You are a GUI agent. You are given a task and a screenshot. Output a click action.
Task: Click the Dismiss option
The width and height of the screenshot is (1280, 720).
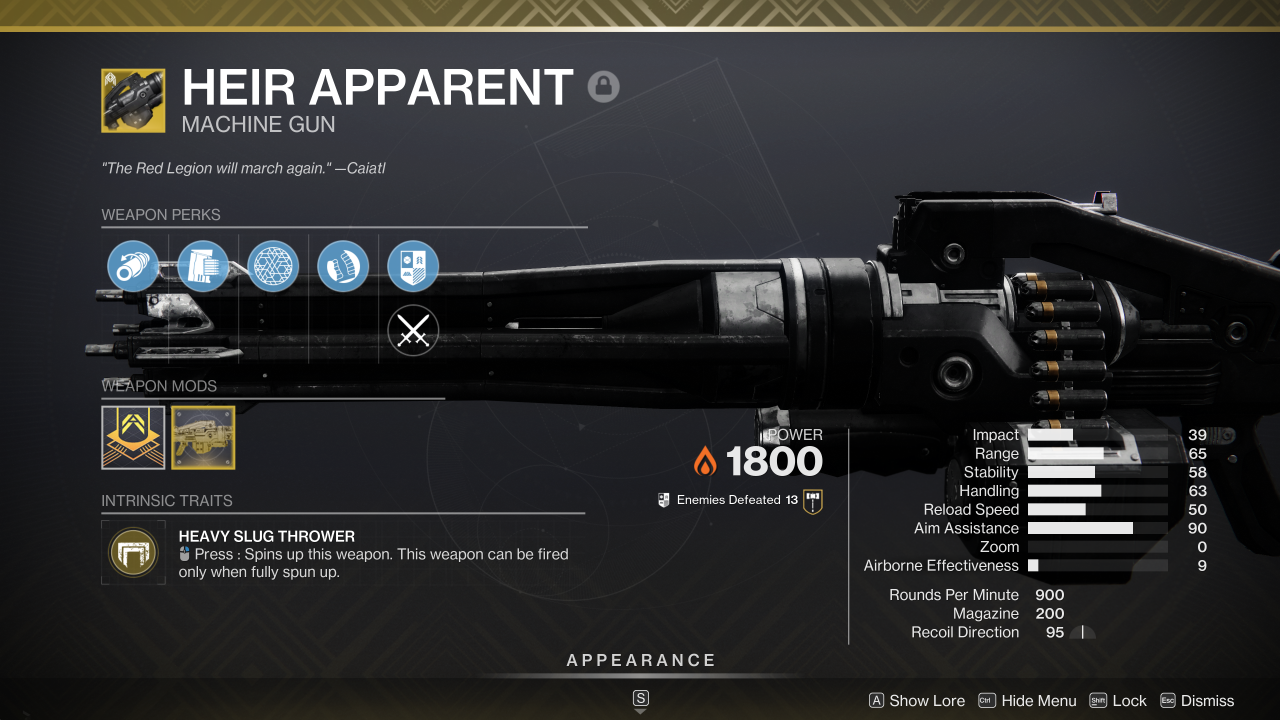(x=1207, y=701)
